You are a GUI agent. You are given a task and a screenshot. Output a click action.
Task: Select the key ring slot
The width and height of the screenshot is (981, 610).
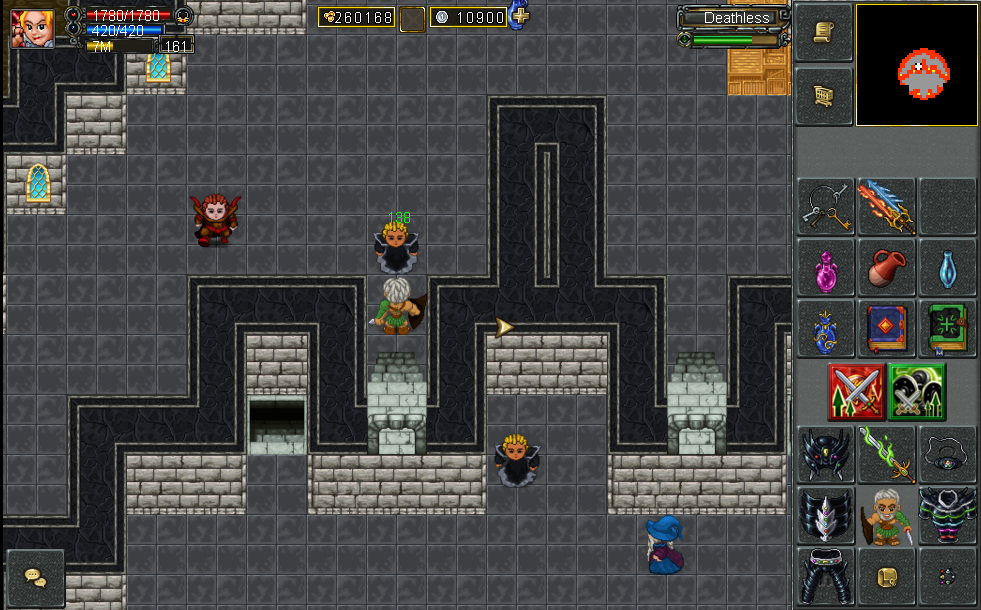pos(826,207)
